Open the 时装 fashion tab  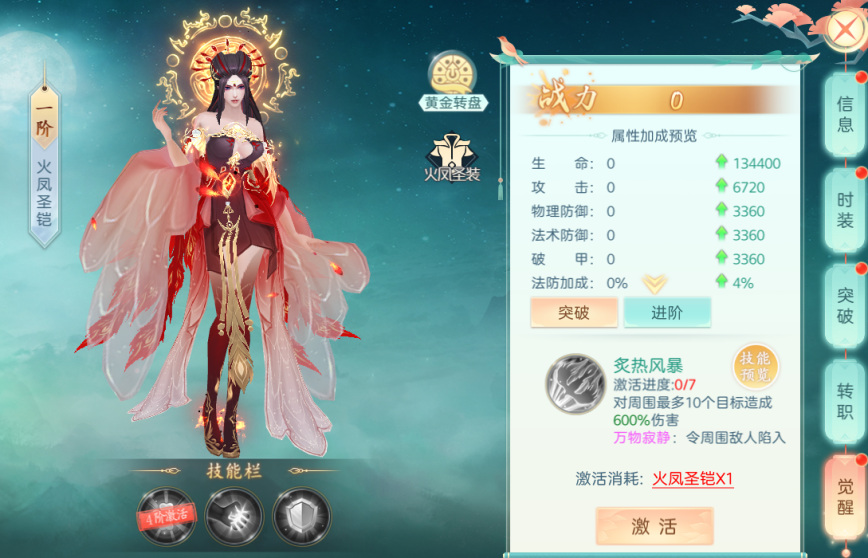click(845, 209)
